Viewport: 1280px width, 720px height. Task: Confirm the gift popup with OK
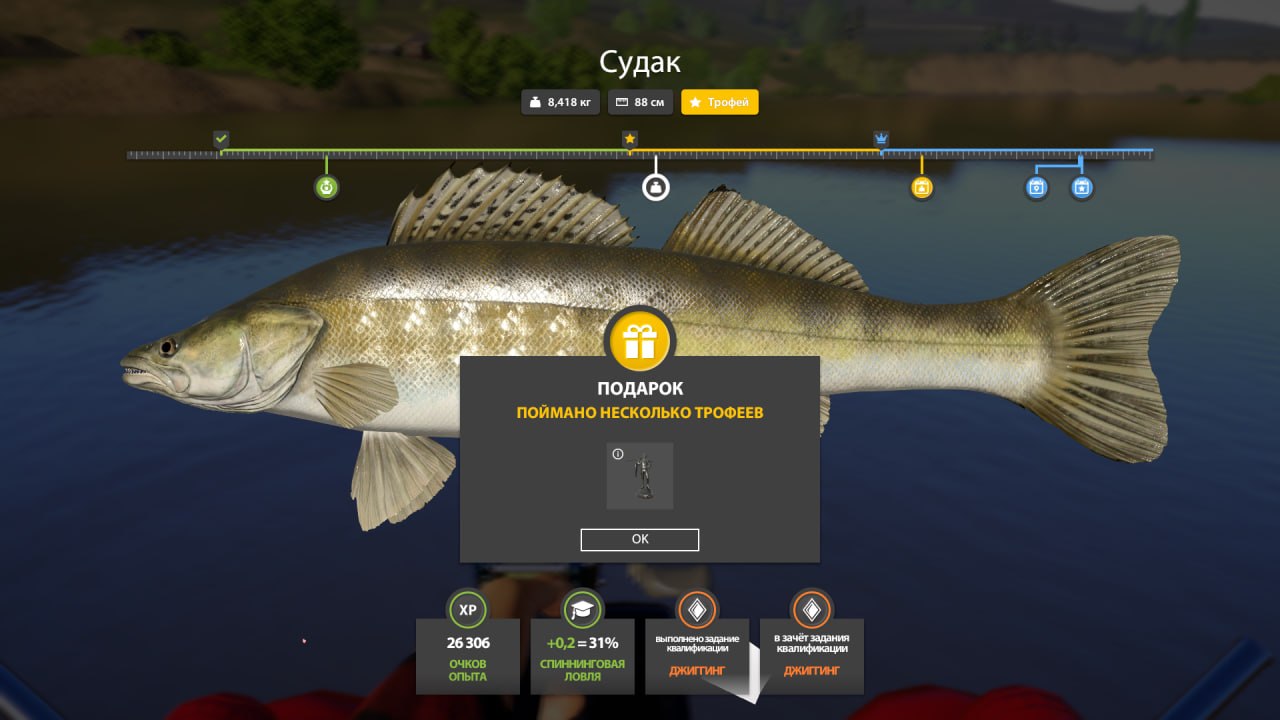640,539
